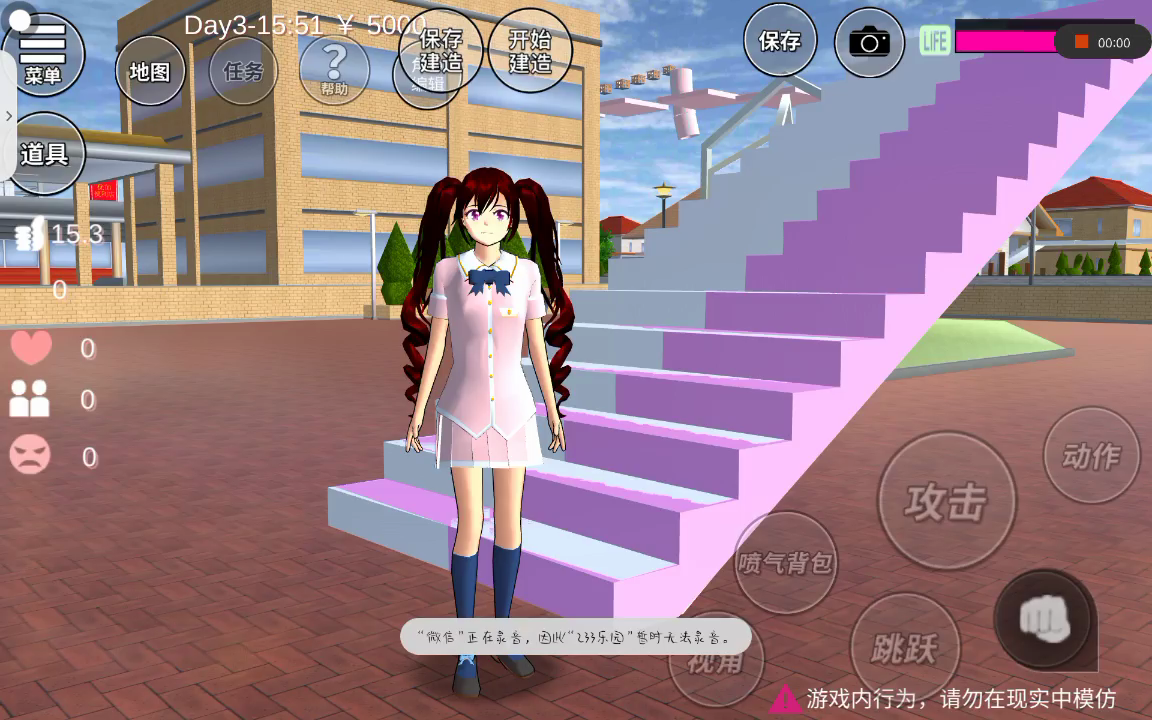Open the 道具 items menu
This screenshot has height=720, width=1152.
point(44,154)
